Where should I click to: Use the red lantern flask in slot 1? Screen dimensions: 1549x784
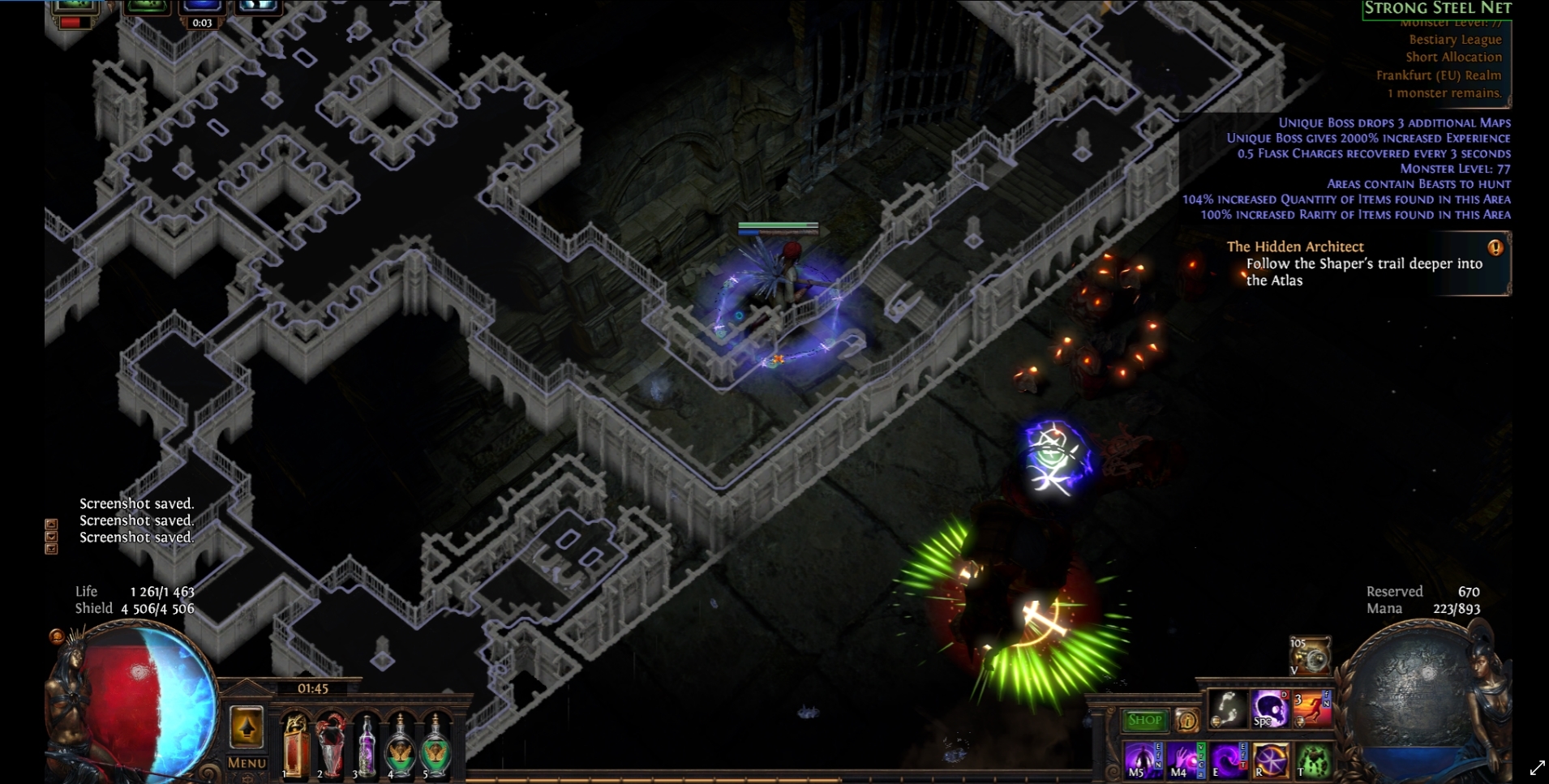(x=295, y=744)
